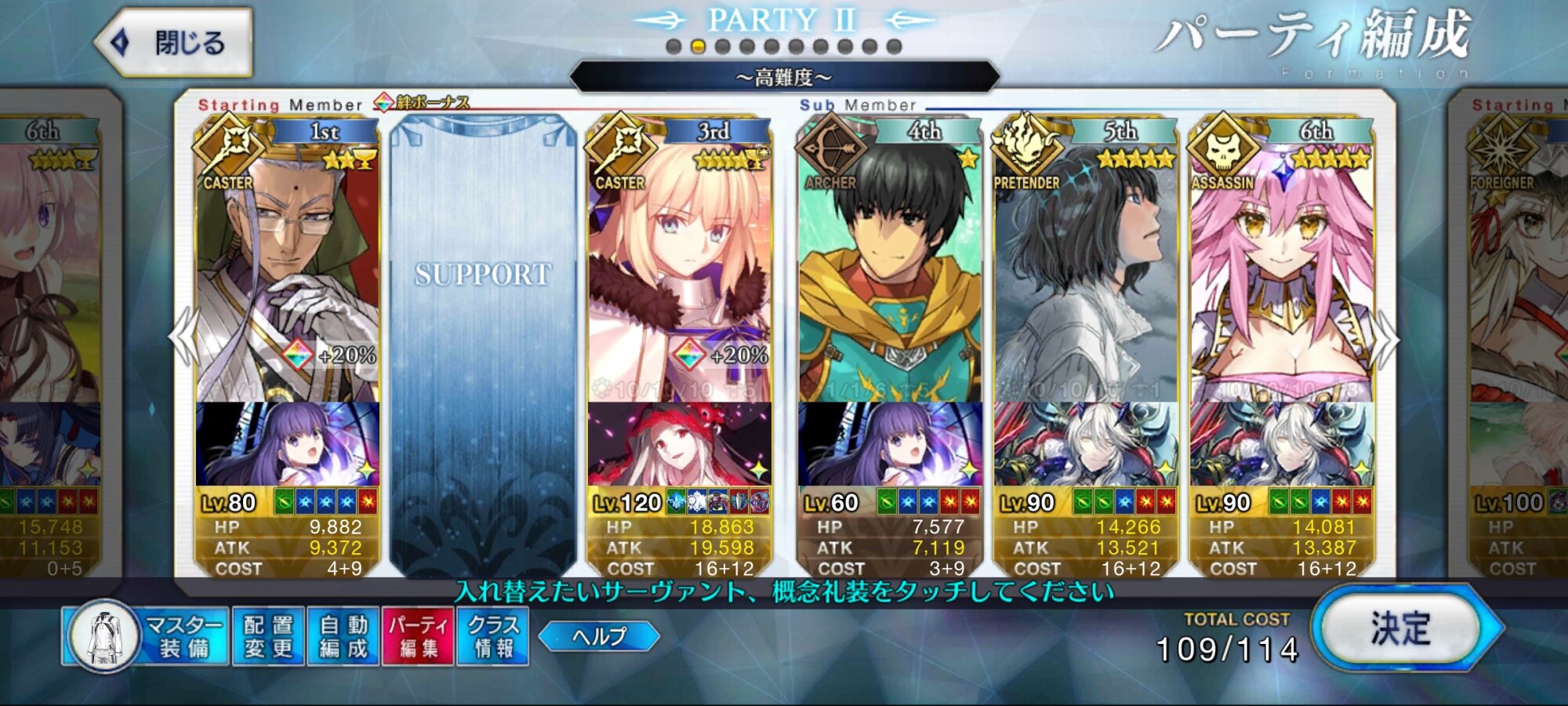This screenshot has height=706, width=1568.
Task: Close the party formation screen
Action: click(x=174, y=42)
